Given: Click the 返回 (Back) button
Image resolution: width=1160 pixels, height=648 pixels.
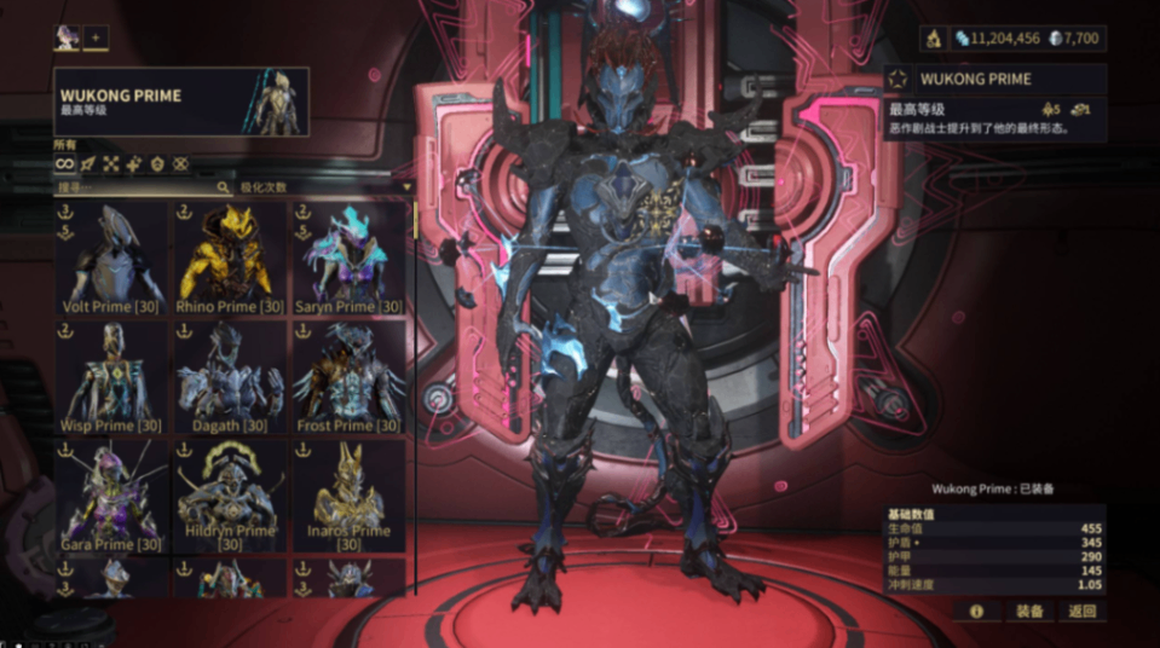Looking at the screenshot, I should click(1082, 611).
